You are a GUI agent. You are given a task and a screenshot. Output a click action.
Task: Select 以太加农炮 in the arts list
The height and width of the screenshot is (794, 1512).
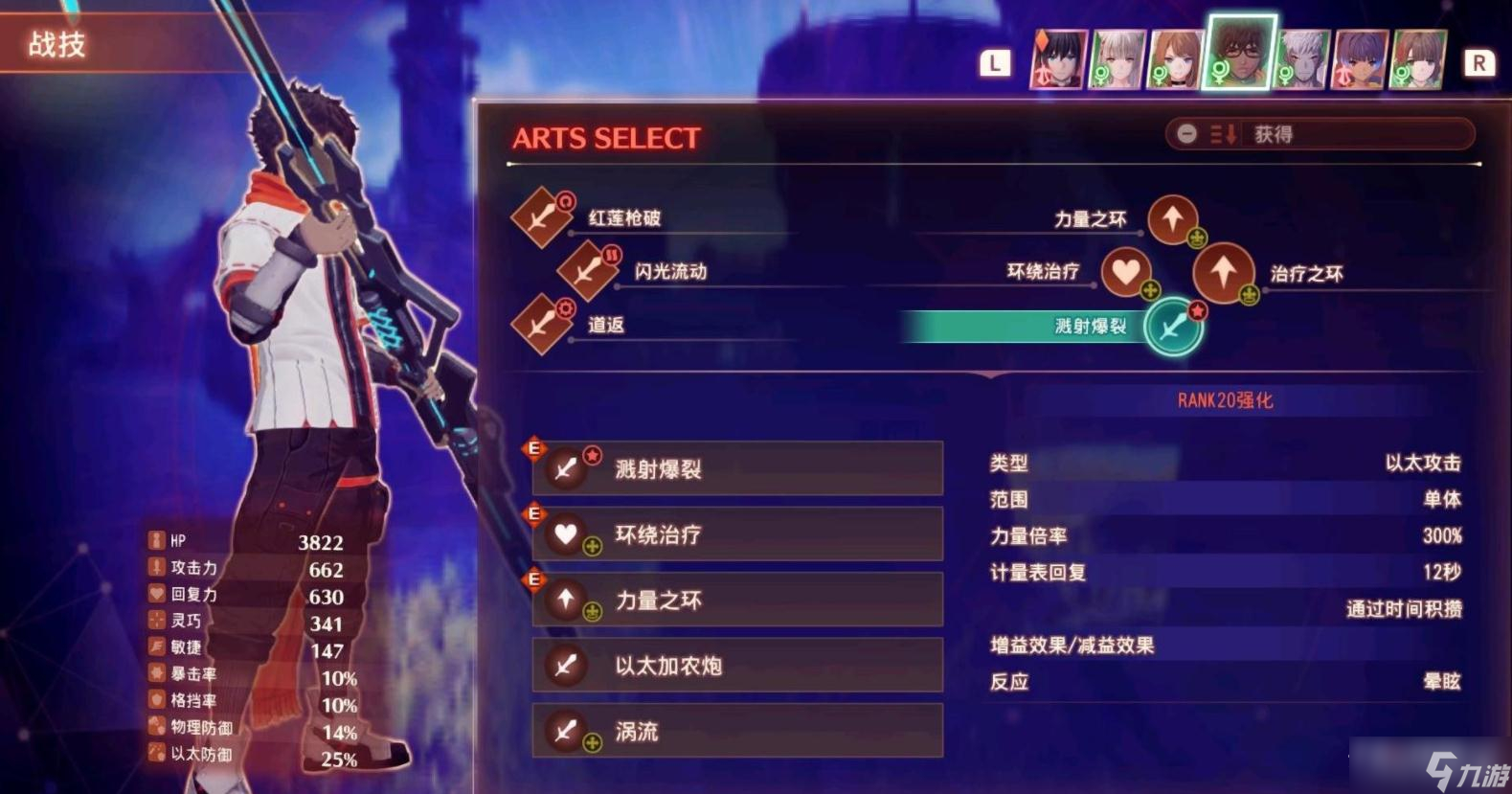pyautogui.click(x=736, y=665)
